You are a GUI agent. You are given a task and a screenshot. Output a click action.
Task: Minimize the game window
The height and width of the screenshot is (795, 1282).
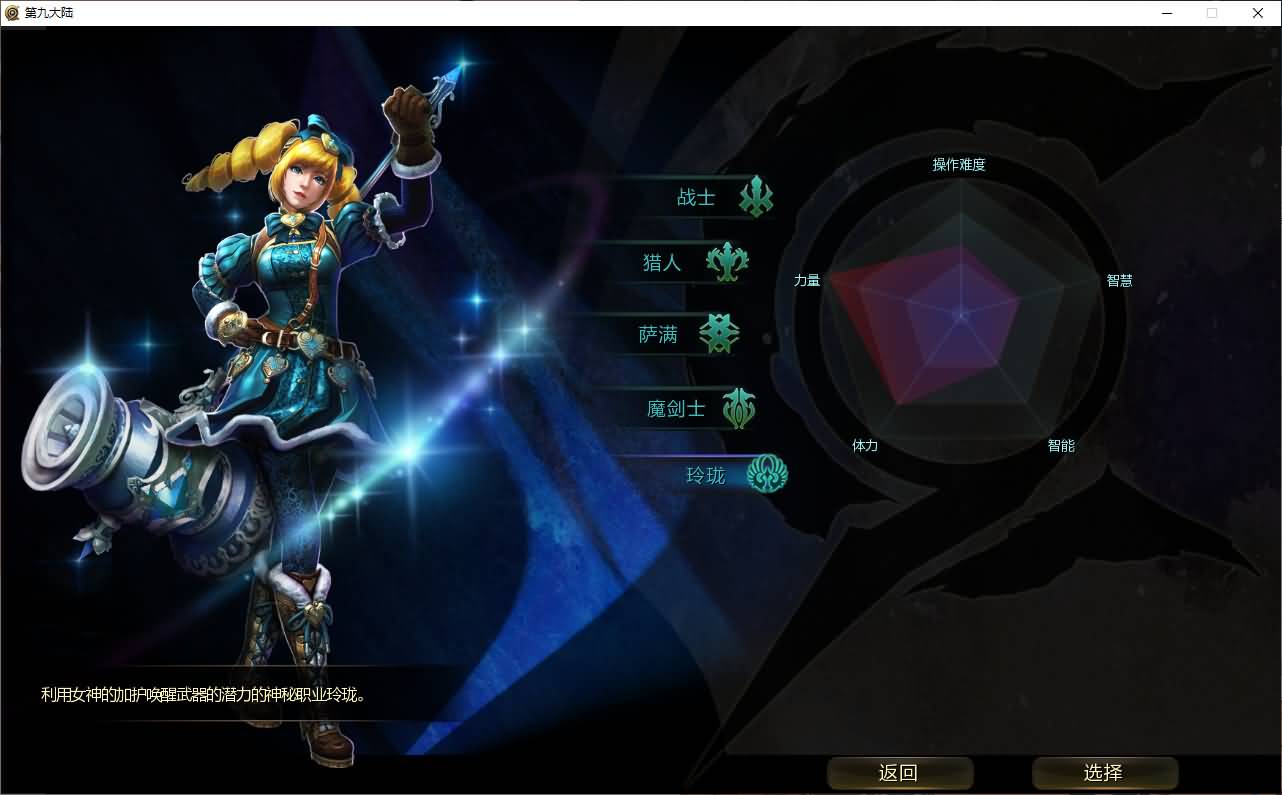(1166, 13)
